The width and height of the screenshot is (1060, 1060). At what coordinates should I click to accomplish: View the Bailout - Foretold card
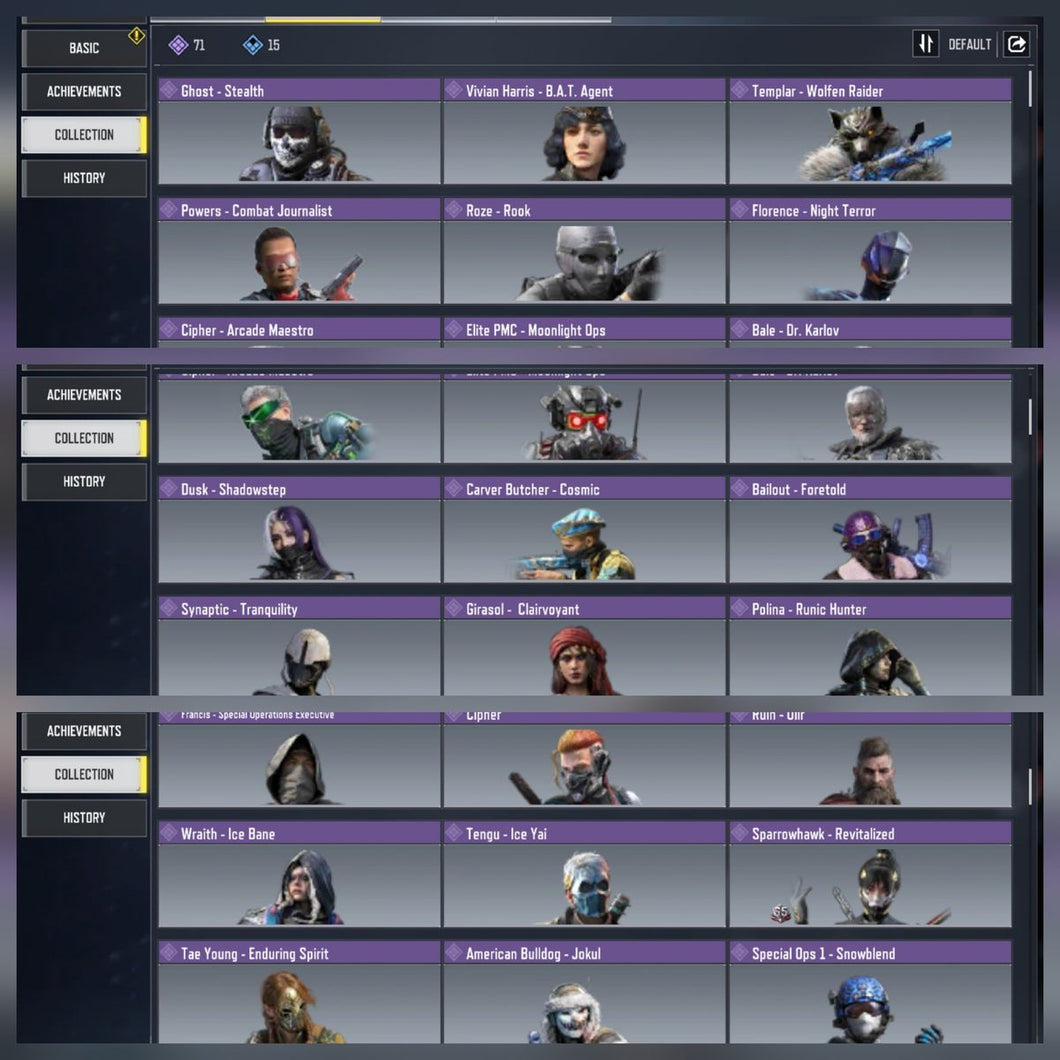pyautogui.click(x=870, y=531)
